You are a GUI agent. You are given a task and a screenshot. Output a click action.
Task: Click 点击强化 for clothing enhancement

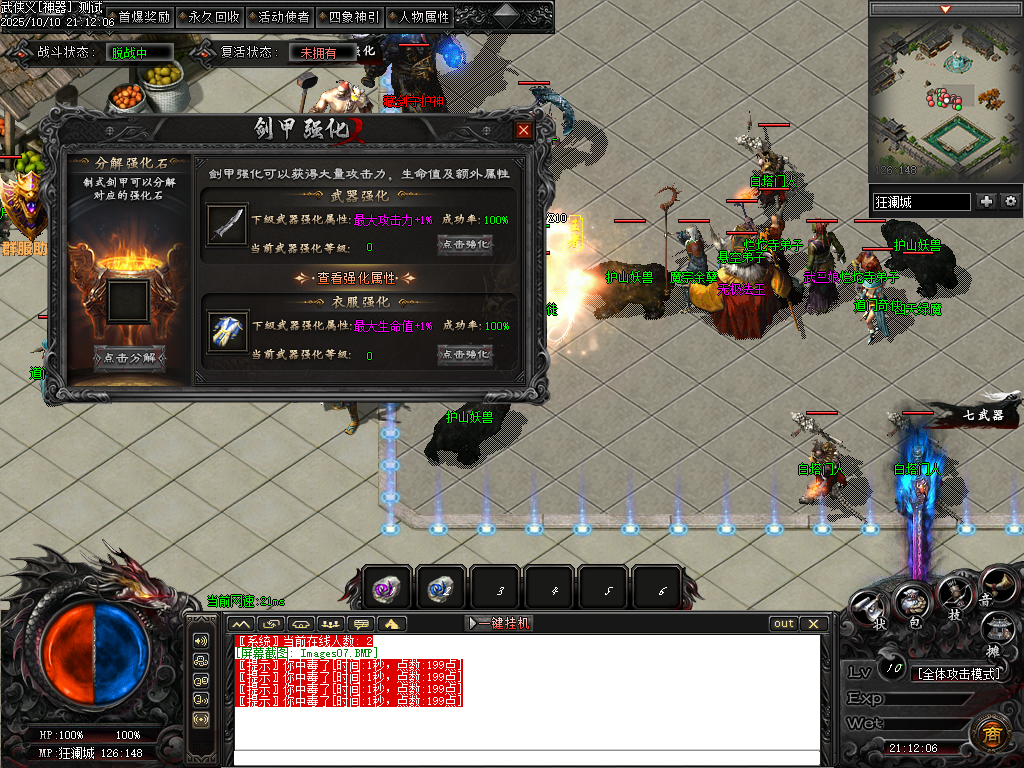point(465,354)
